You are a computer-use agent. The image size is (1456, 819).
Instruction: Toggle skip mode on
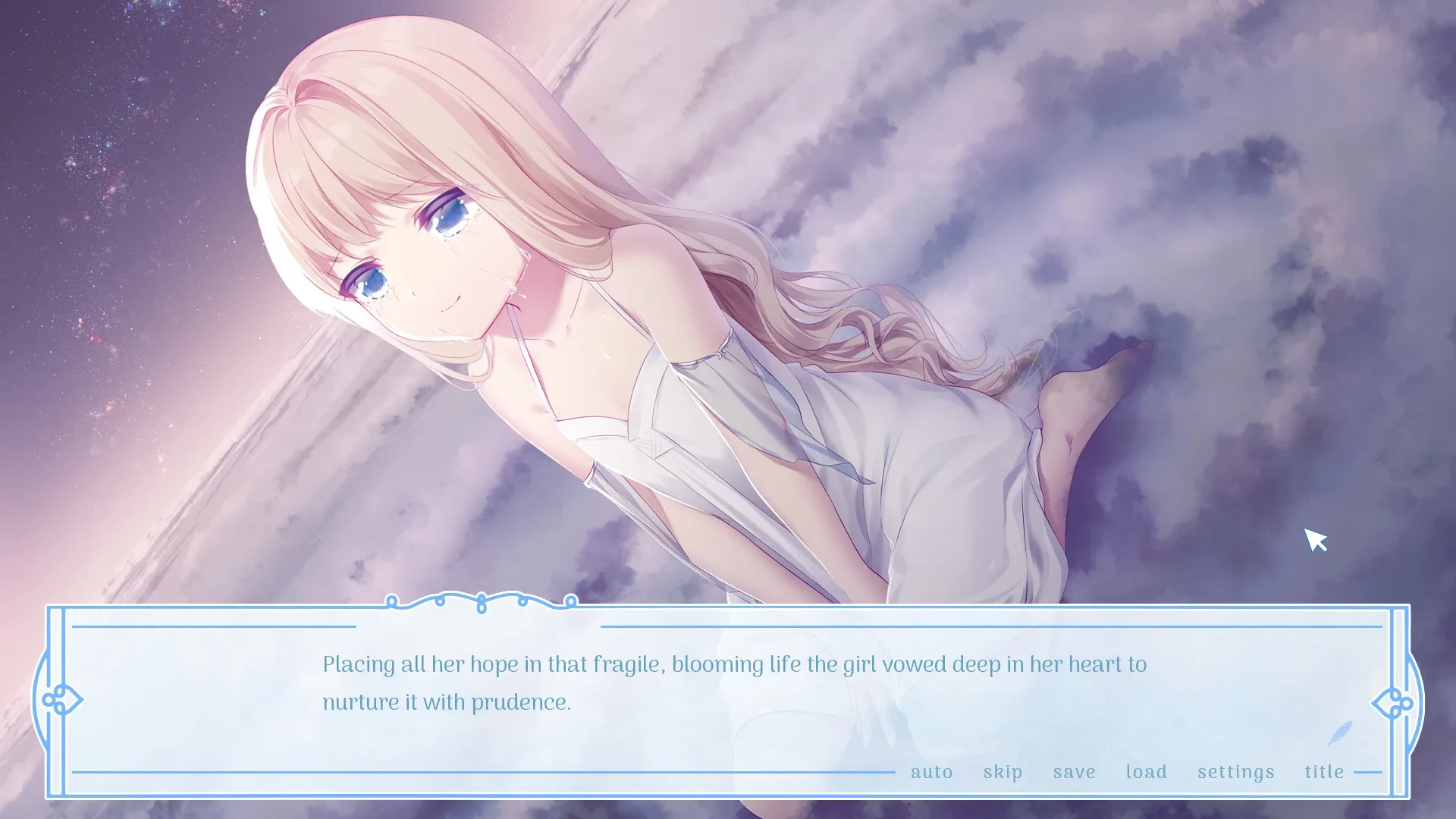click(x=1003, y=771)
